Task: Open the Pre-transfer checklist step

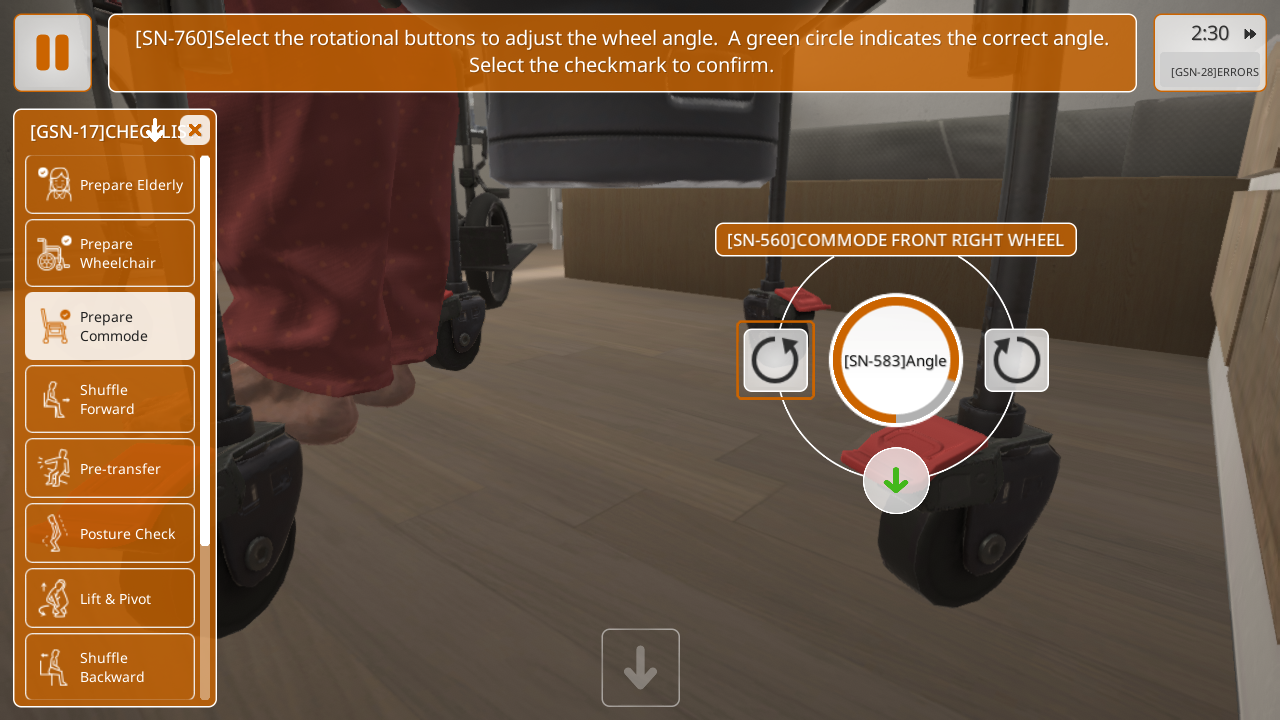Action: 110,468
